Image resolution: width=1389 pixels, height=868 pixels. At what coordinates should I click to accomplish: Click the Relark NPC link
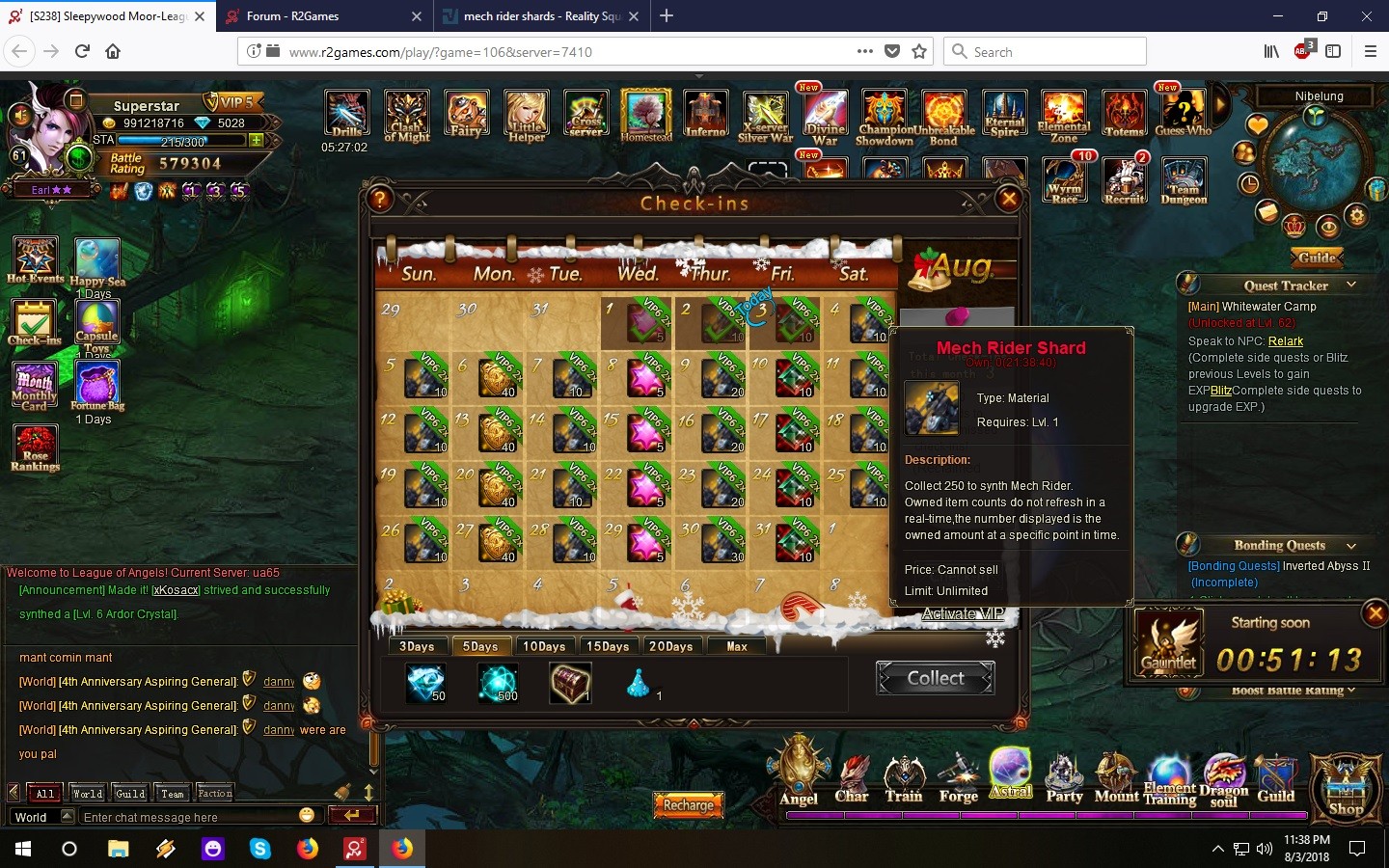pos(1285,341)
